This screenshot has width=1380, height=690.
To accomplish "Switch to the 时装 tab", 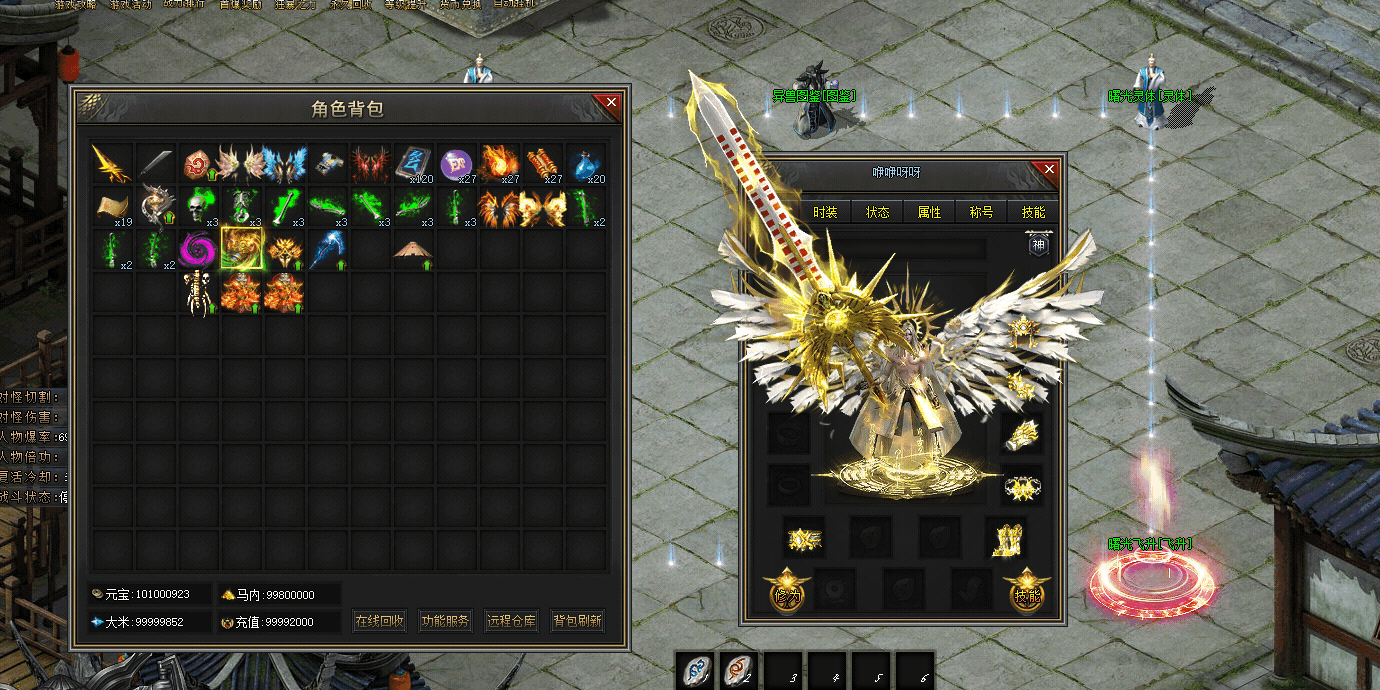I will pos(825,212).
